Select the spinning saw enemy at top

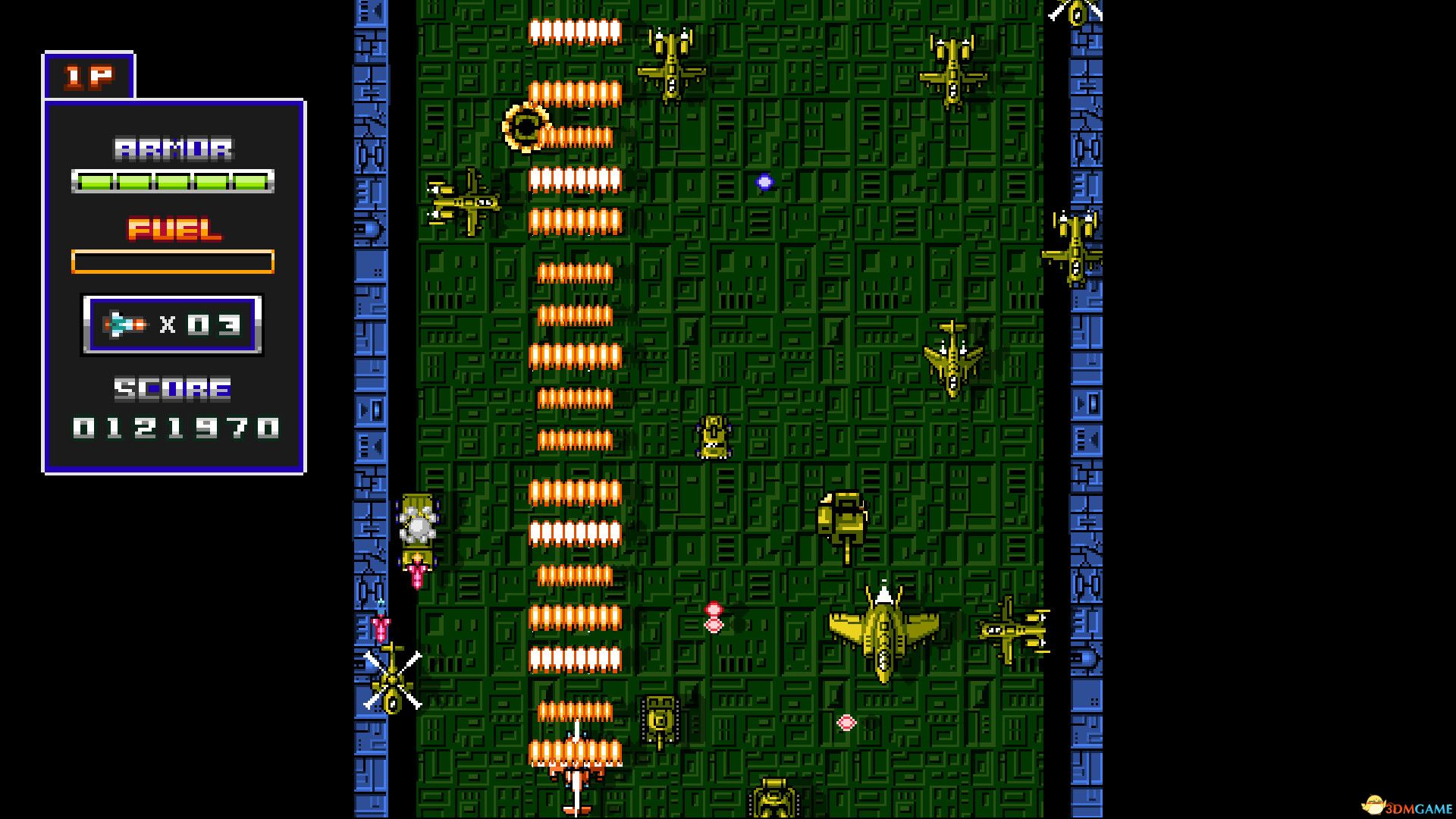pos(527,127)
